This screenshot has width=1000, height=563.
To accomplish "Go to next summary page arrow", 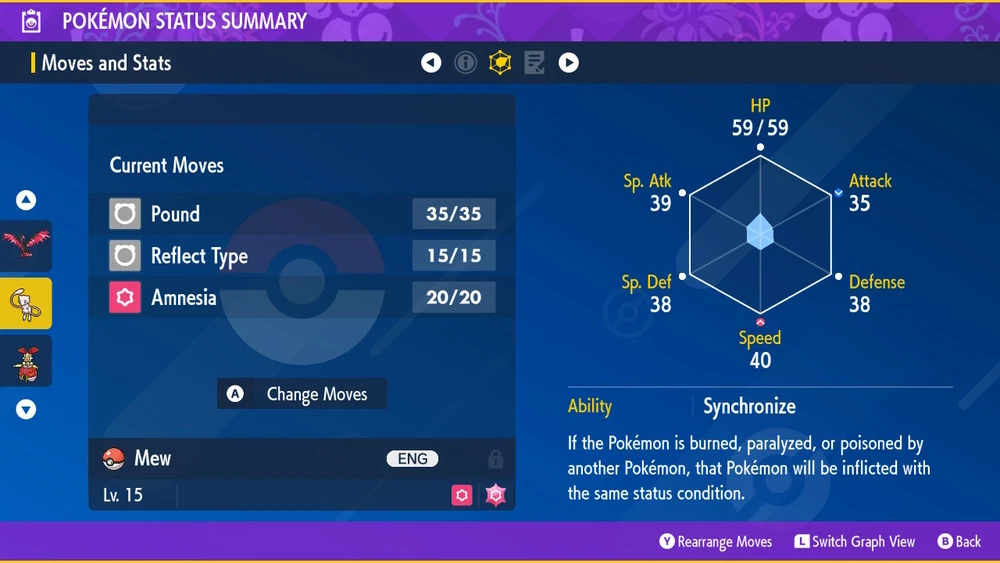I will pyautogui.click(x=568, y=63).
